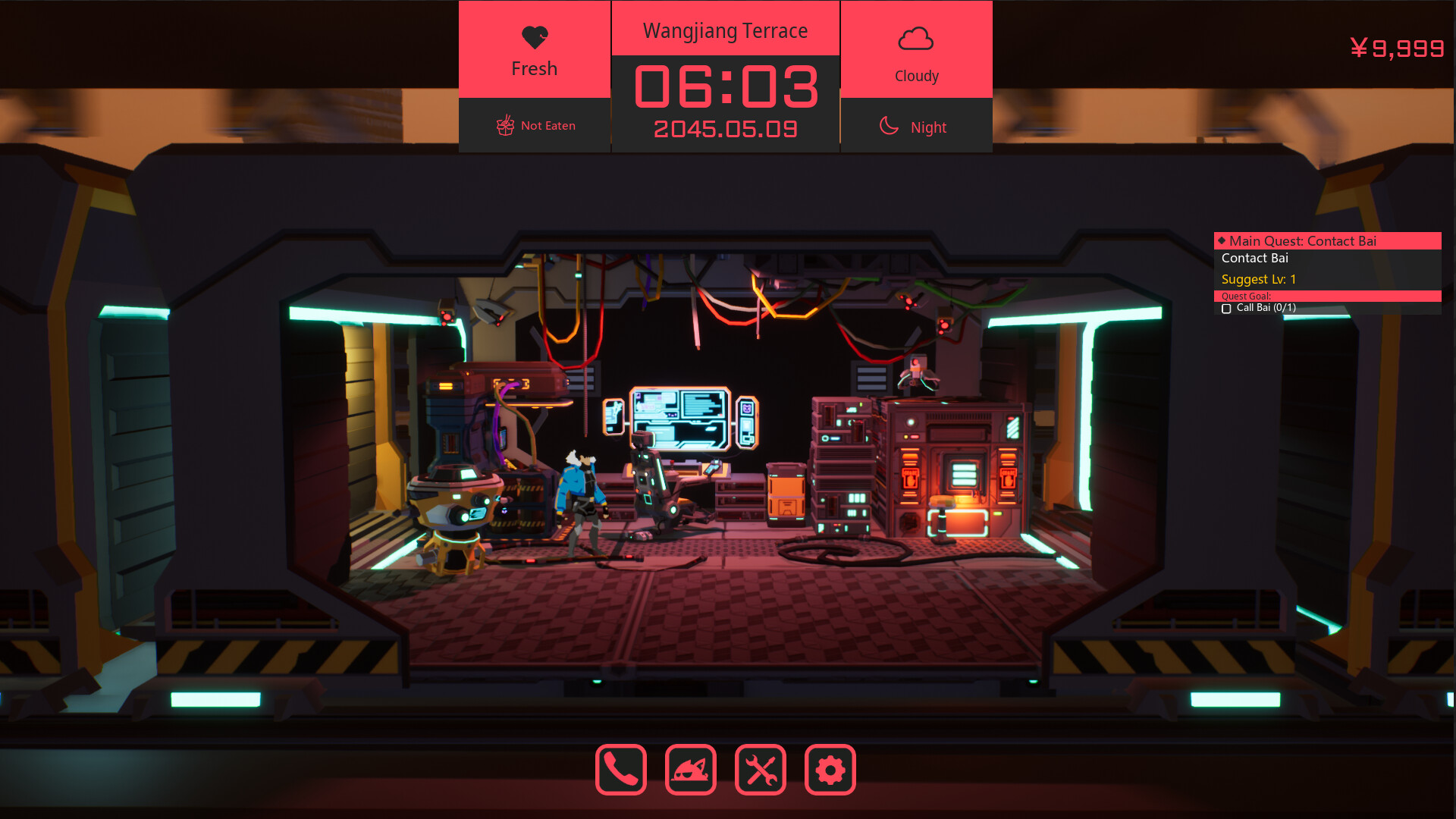Collapse the Main Quest: Contact Bai tracker
The width and height of the screenshot is (1456, 819).
tap(1328, 240)
